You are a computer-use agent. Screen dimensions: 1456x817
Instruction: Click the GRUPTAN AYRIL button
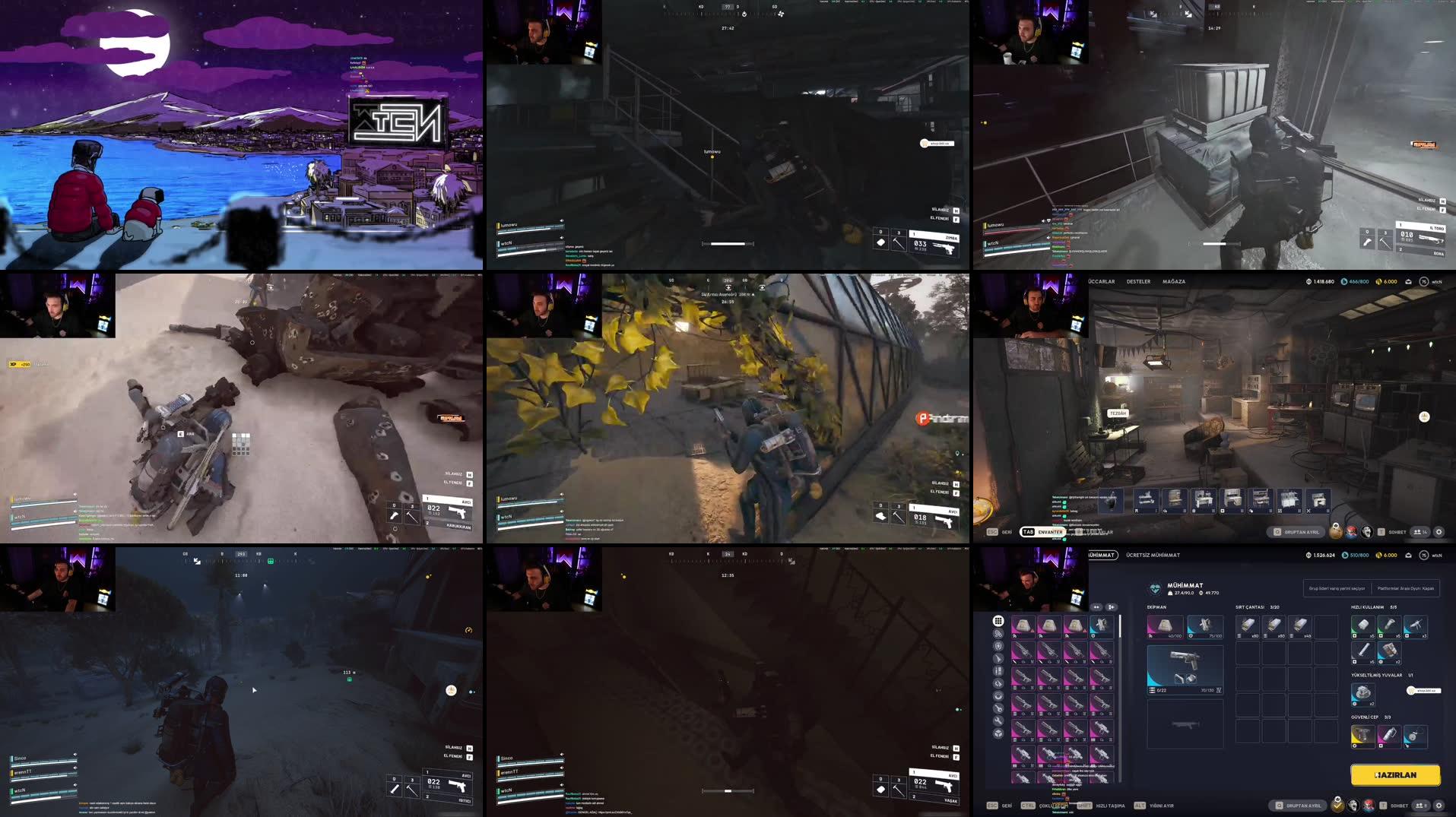click(x=1297, y=805)
